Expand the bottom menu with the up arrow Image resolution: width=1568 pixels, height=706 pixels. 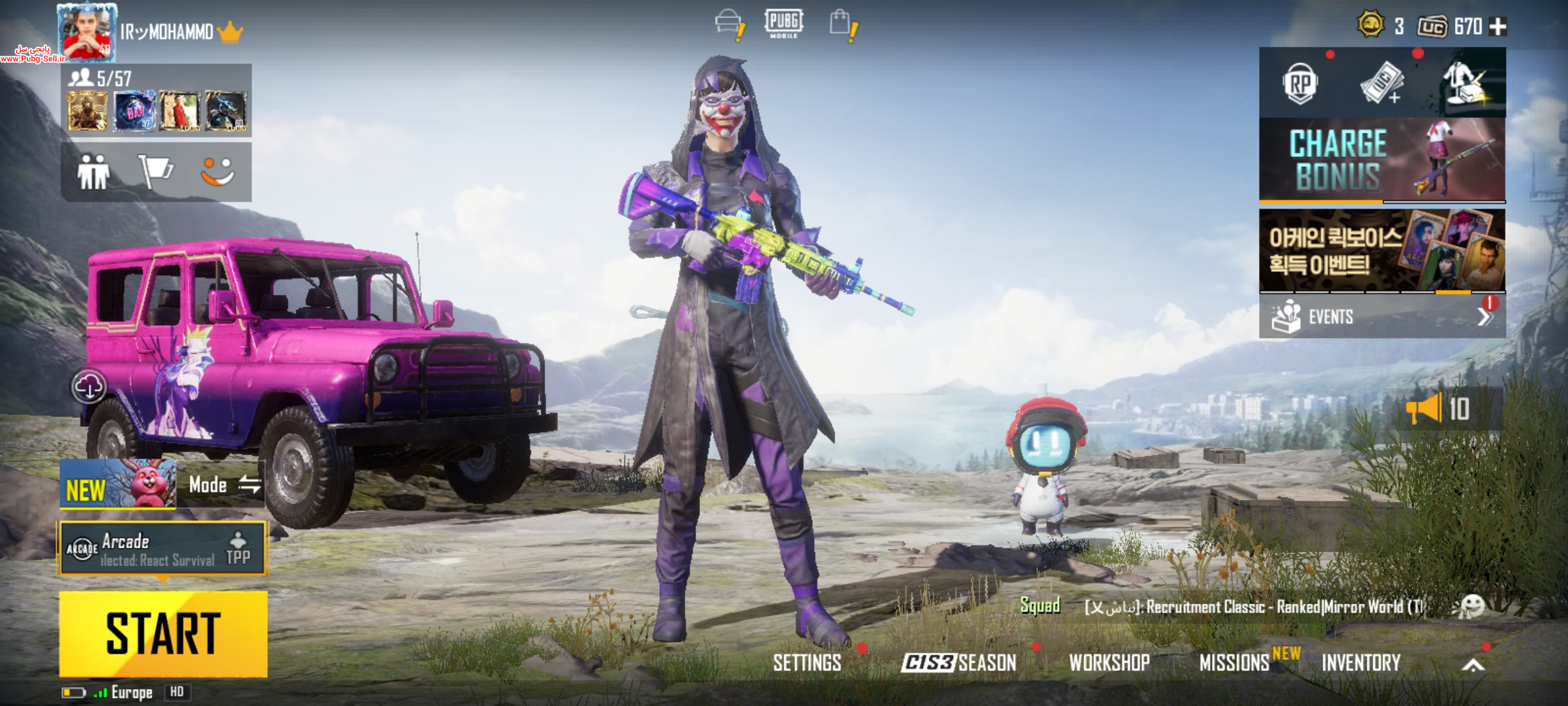pos(1473,665)
